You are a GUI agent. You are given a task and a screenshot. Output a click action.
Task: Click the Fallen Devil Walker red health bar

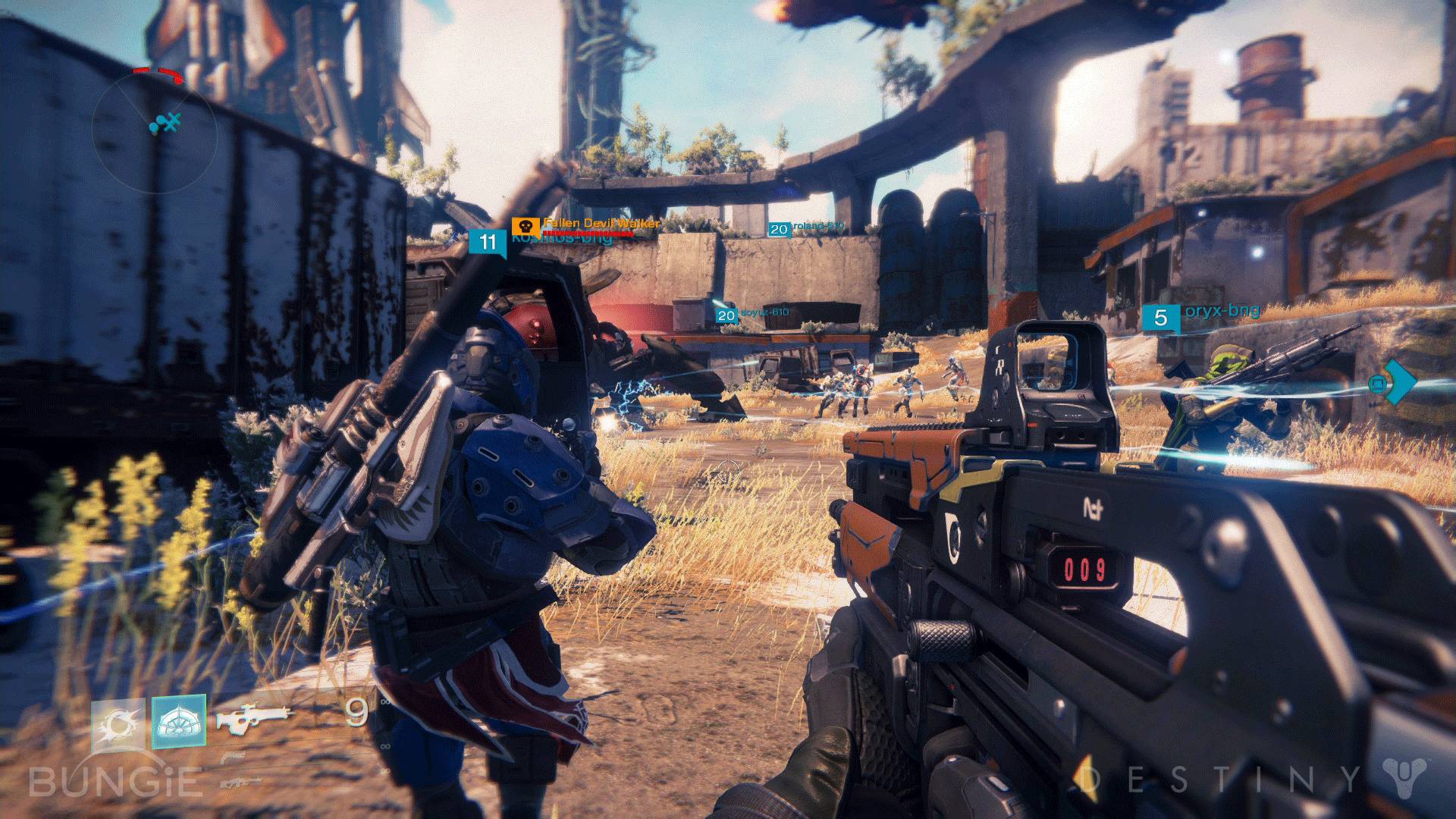pyautogui.click(x=588, y=234)
